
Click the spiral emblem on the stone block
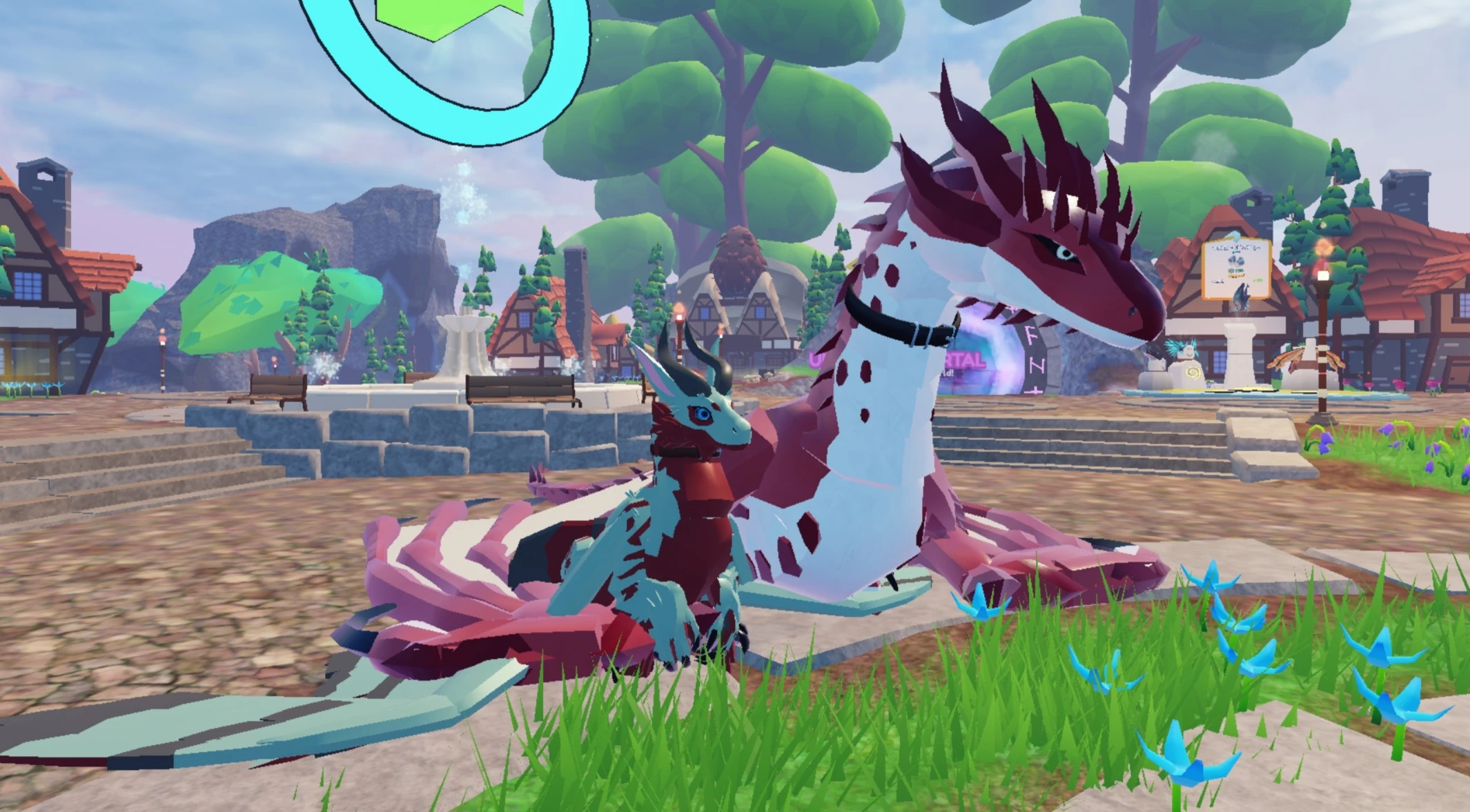point(1194,373)
